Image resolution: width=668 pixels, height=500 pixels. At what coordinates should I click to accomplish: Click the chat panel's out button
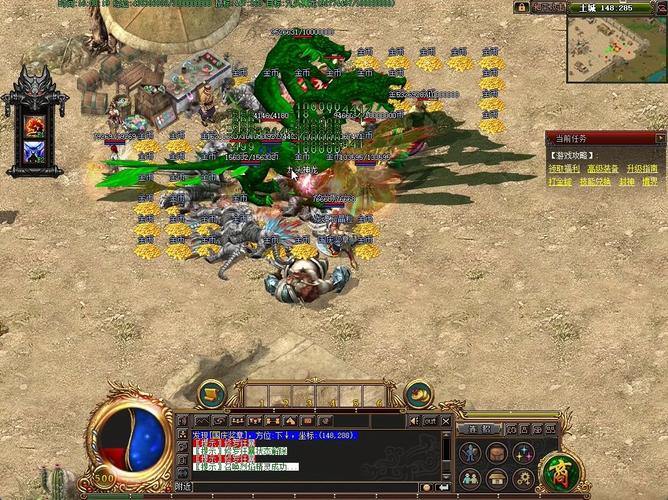430,421
